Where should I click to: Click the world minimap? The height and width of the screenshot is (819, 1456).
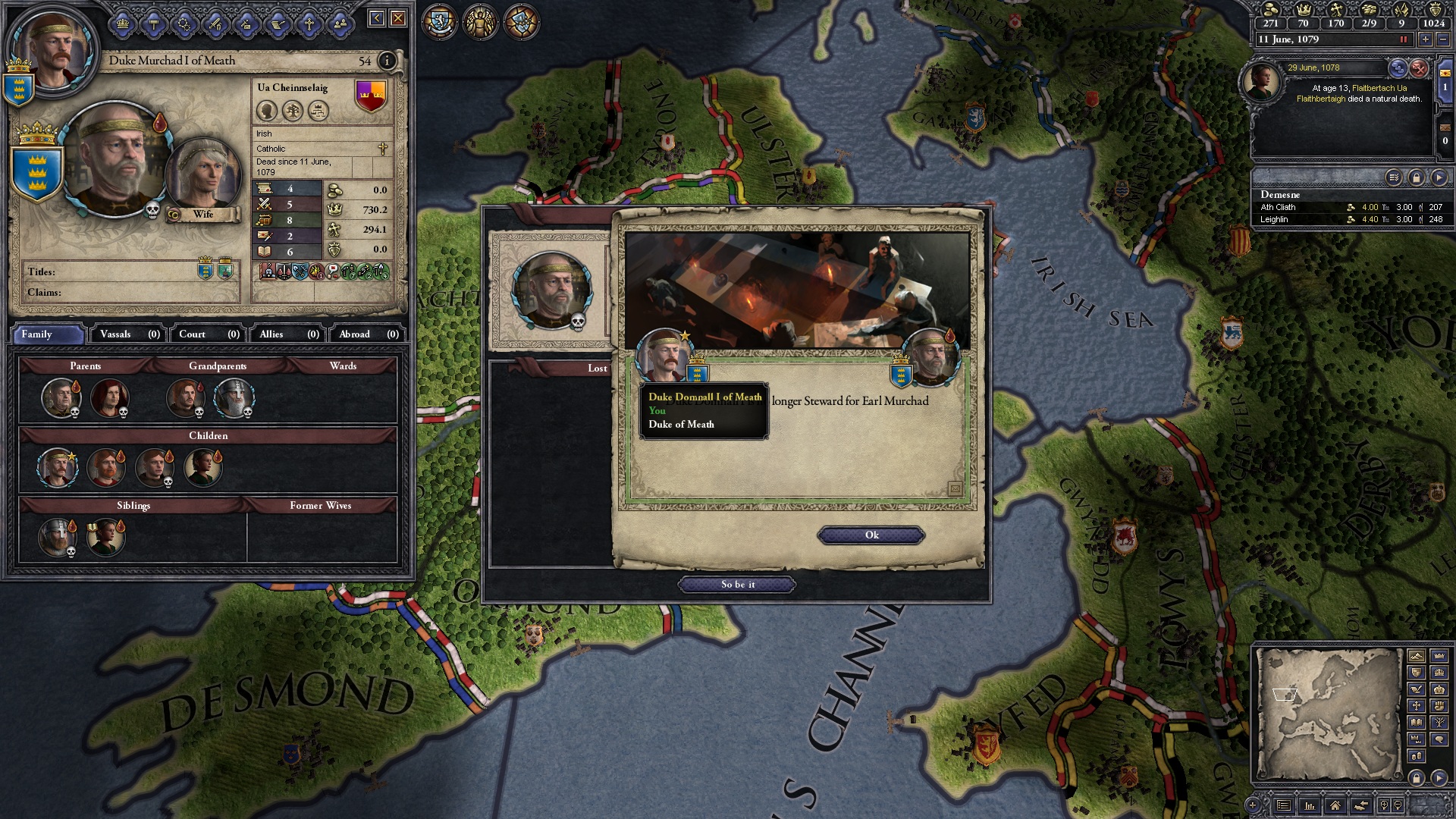(1328, 713)
